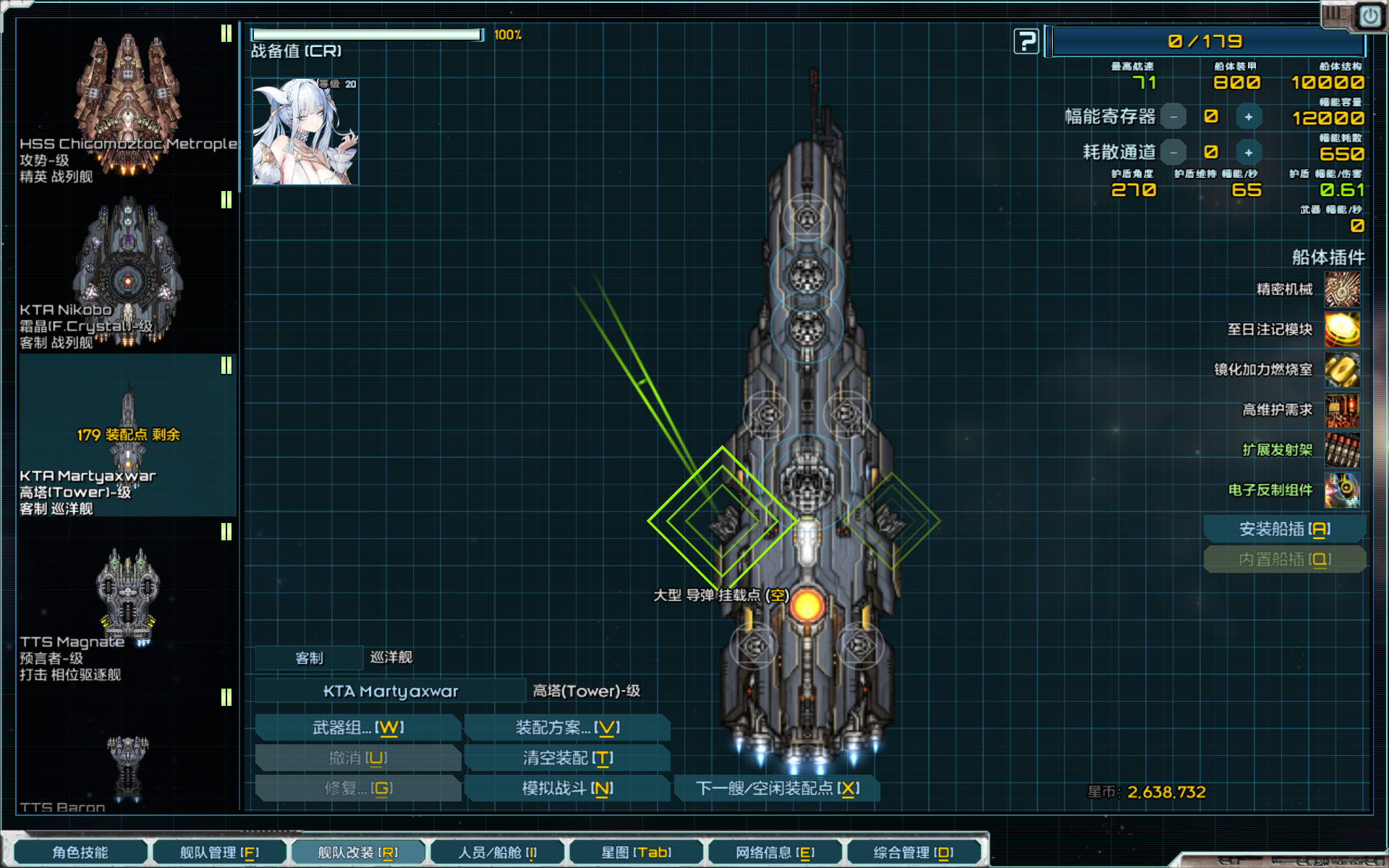This screenshot has height=868, width=1389.
Task: Increase 幅能寄存器 with the plus stepper
Action: click(1249, 116)
